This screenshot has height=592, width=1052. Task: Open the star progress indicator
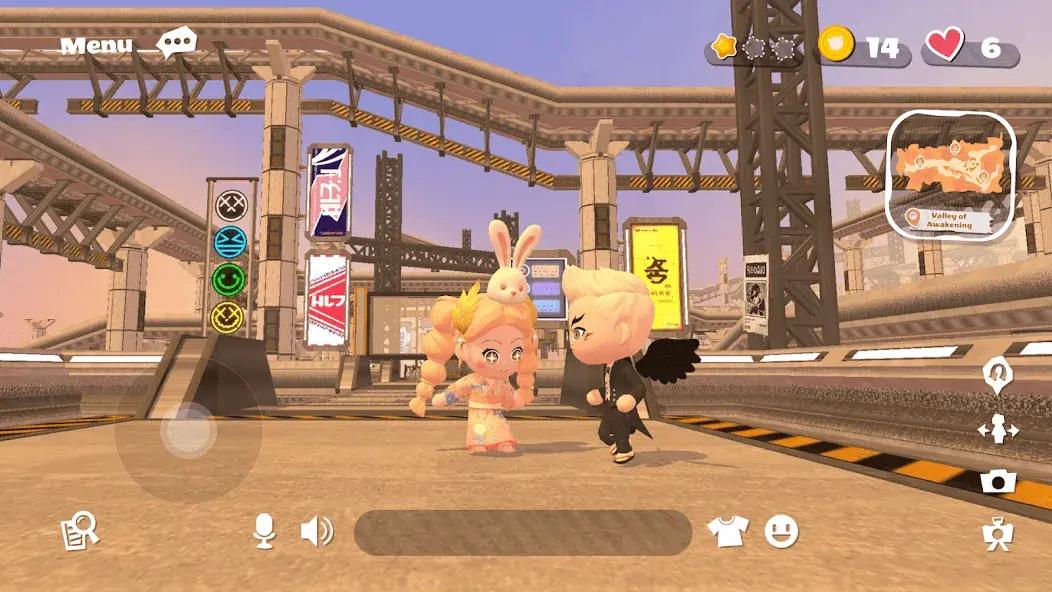point(753,47)
